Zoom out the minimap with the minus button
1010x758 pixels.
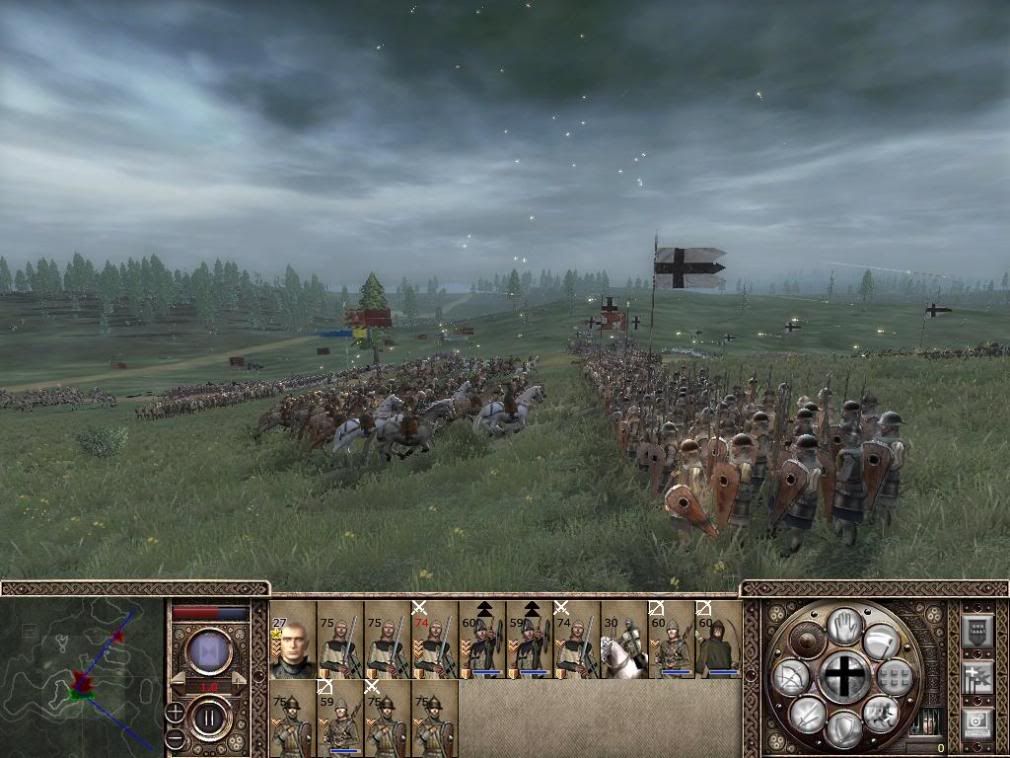tap(175, 739)
